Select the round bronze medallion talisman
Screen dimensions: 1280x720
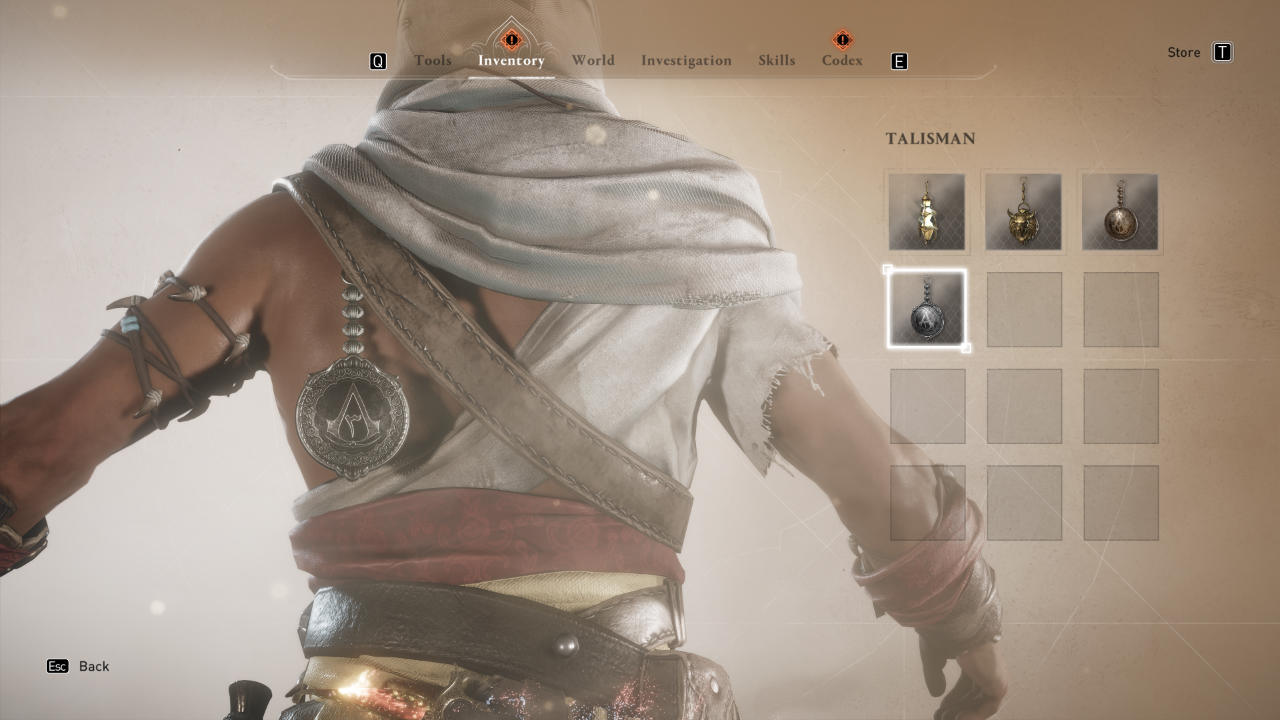click(x=1120, y=212)
